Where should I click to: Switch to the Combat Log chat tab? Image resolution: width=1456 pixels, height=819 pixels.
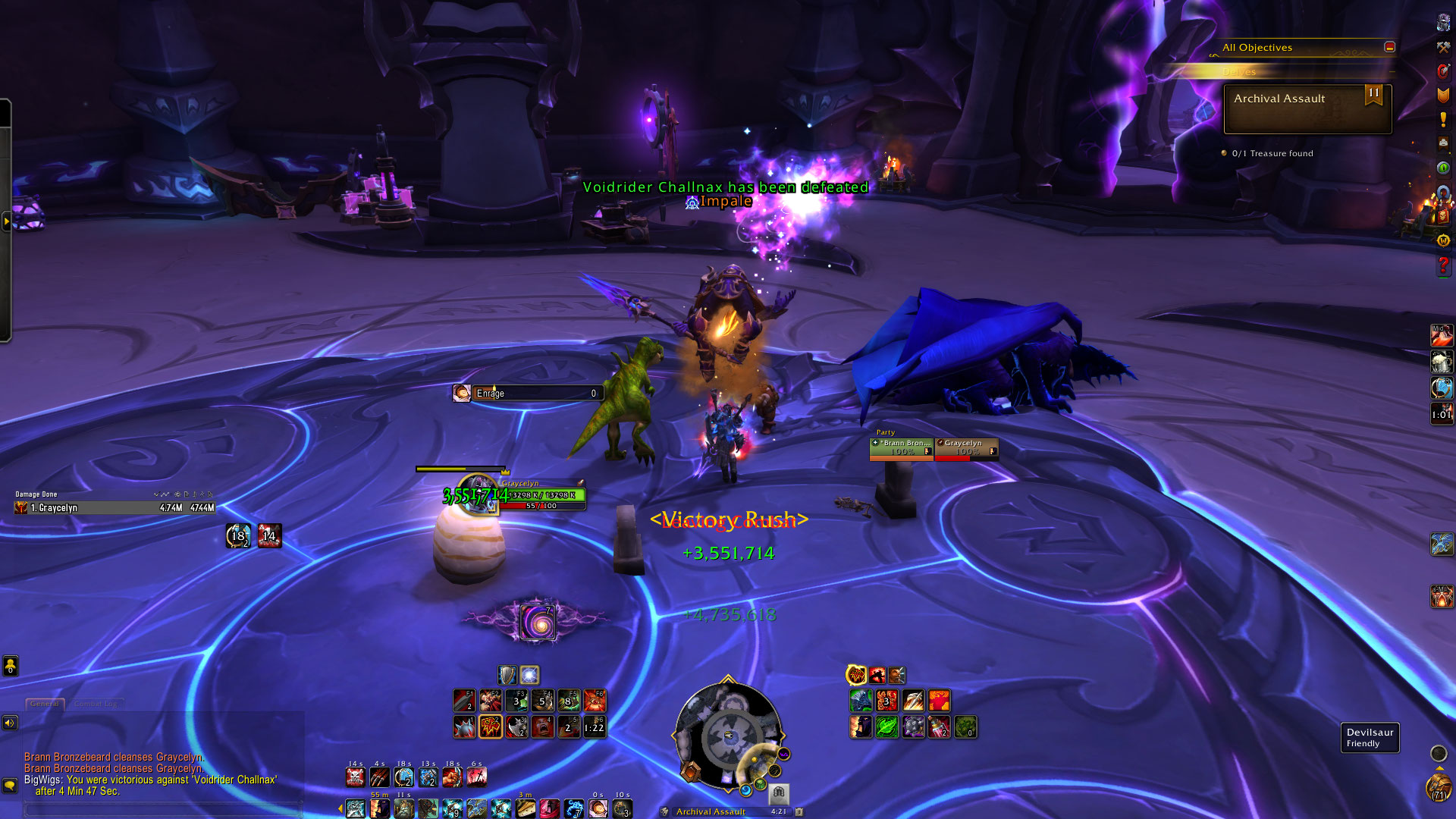pyautogui.click(x=96, y=704)
